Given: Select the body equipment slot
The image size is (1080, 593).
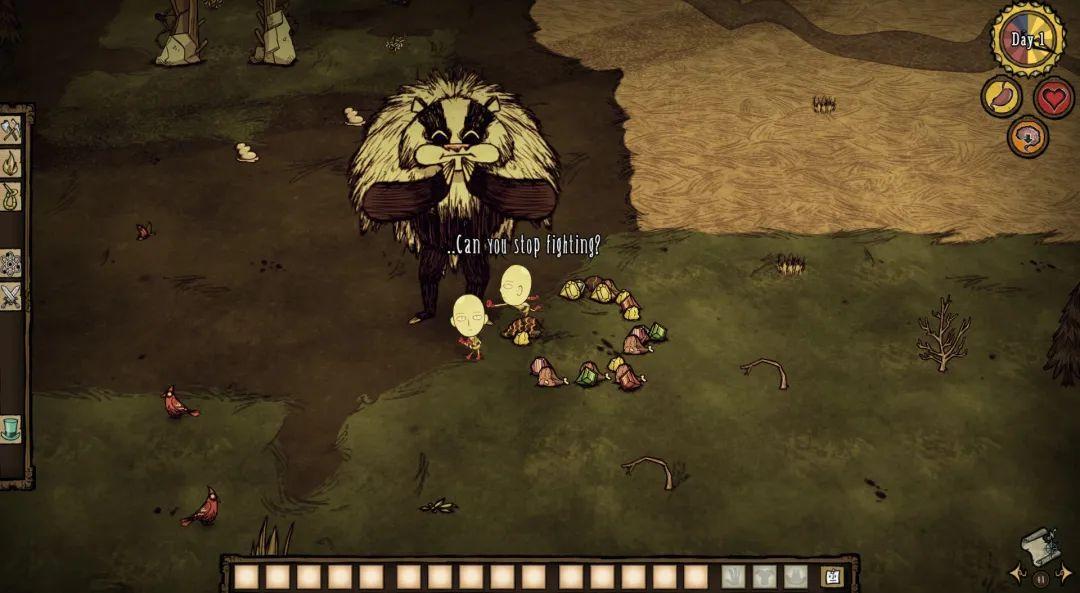Looking at the screenshot, I should coord(765,577).
